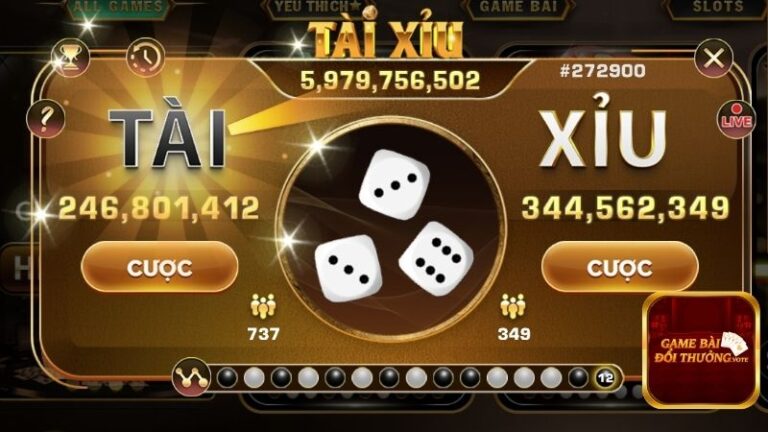Place a bet with the Xỉu CƯỢC button
This screenshot has height=432, width=768.
[619, 268]
